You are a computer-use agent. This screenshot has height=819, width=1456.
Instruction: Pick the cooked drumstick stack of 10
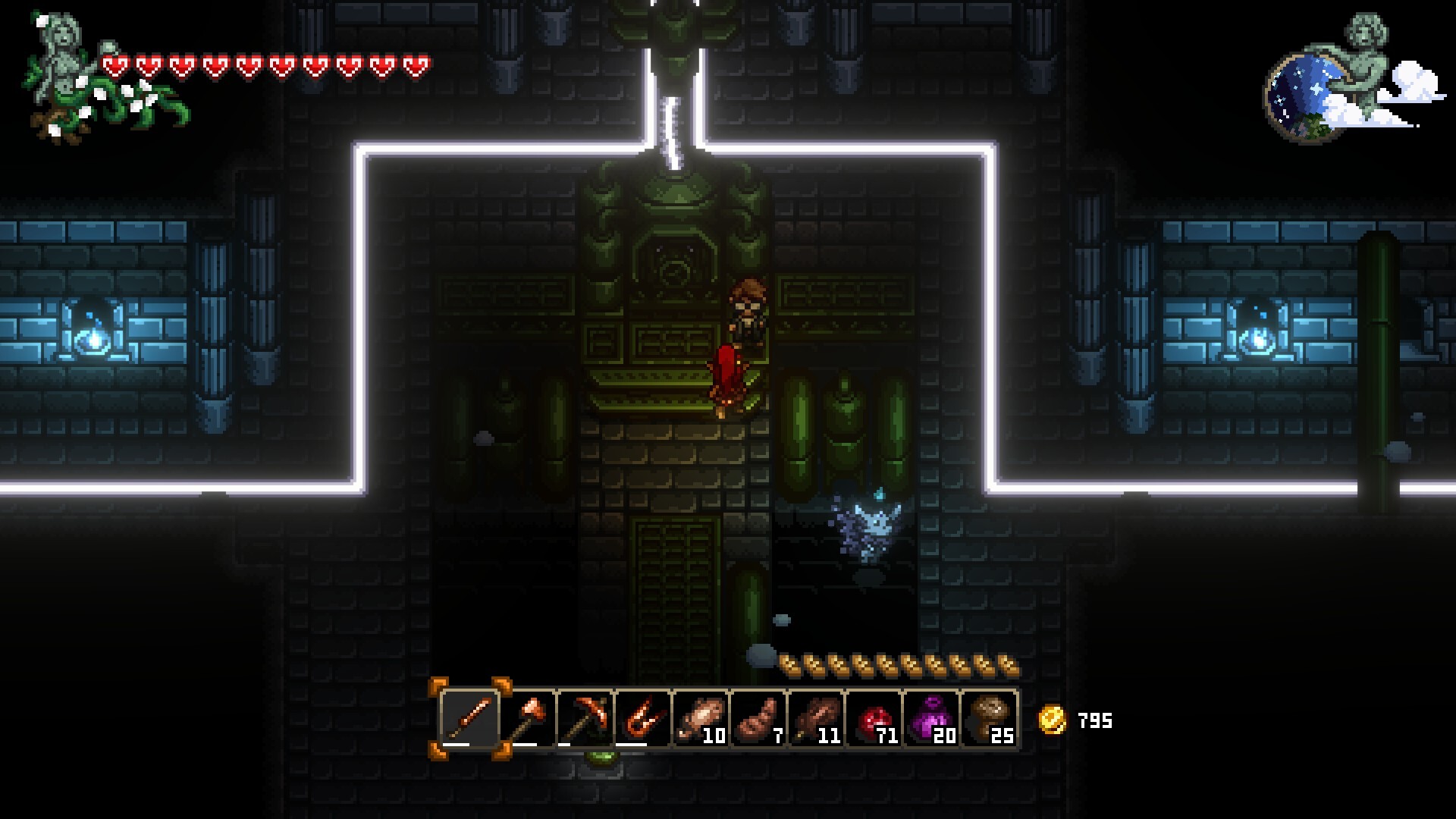(x=701, y=717)
